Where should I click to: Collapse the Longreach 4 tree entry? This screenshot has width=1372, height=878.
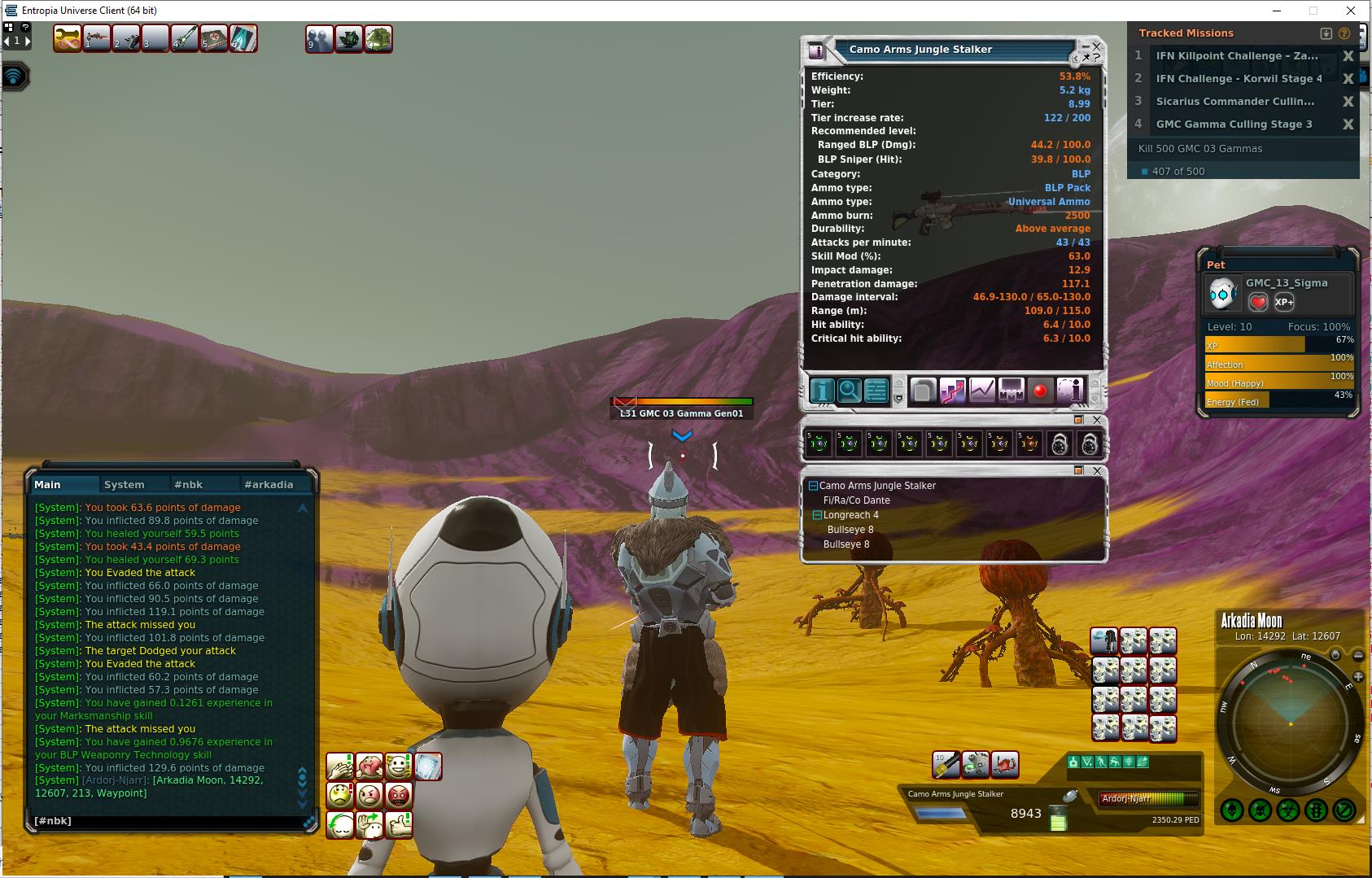[818, 515]
